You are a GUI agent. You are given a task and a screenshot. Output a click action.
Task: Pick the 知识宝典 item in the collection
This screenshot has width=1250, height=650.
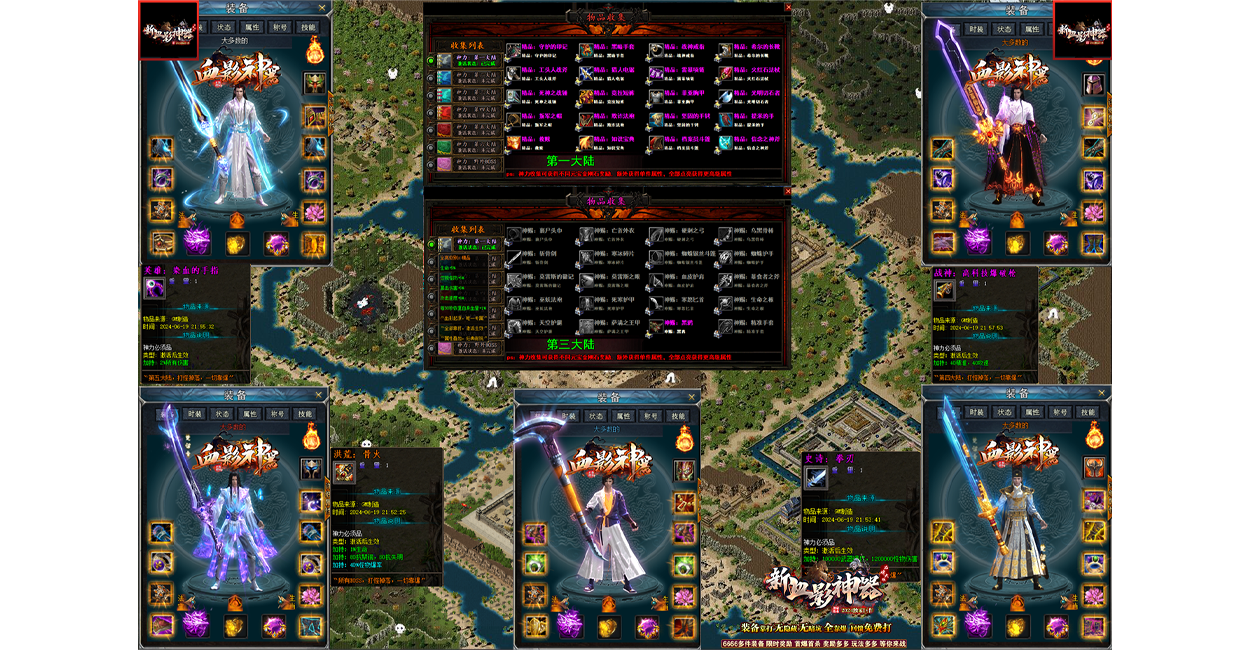pos(585,142)
